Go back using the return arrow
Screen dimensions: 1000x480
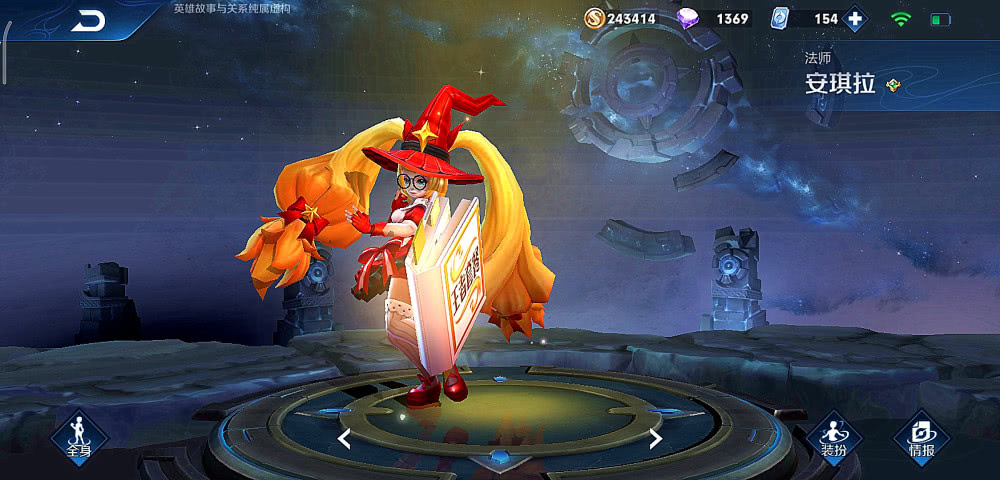click(x=88, y=20)
